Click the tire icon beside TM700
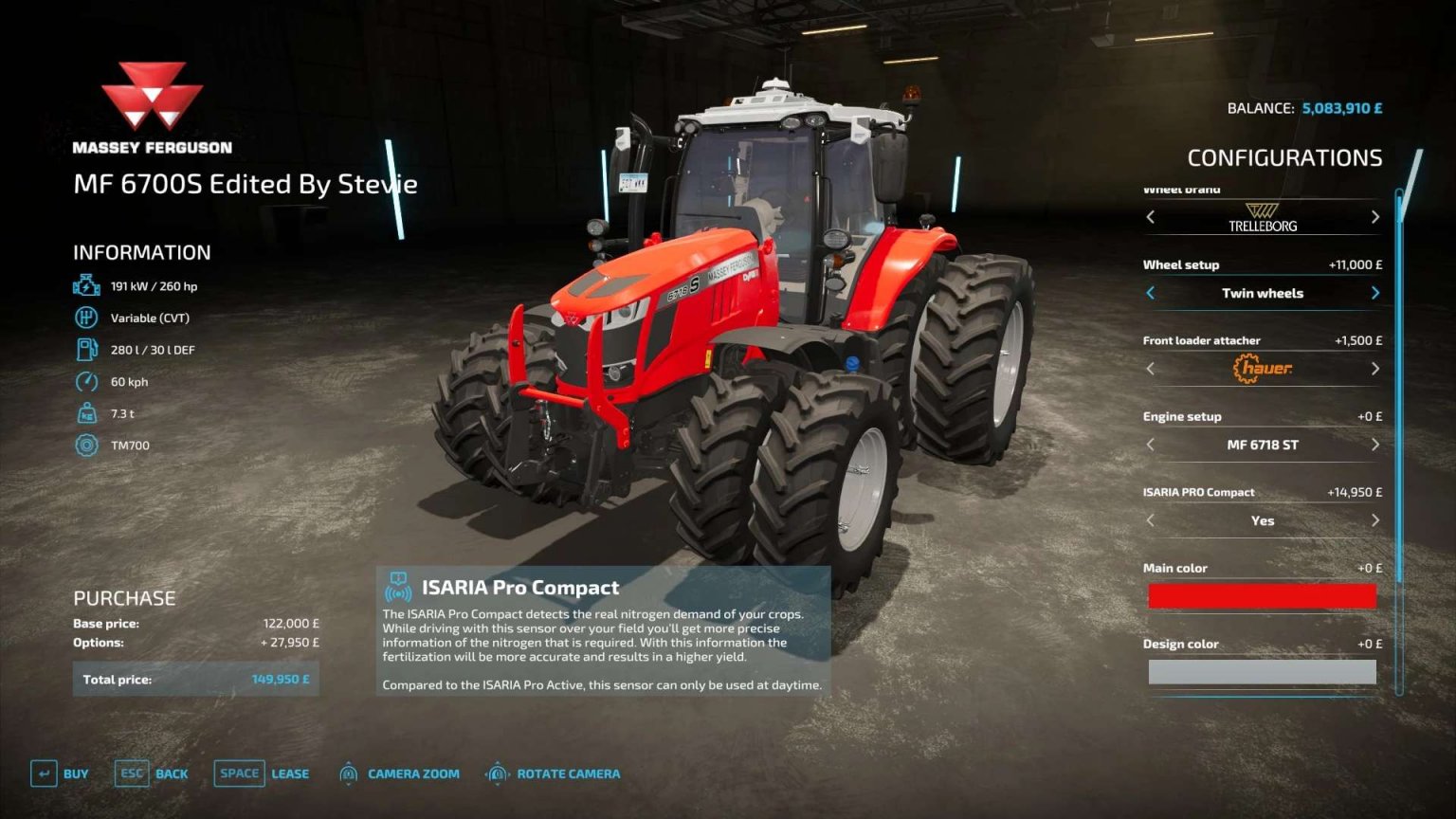 pyautogui.click(x=86, y=445)
